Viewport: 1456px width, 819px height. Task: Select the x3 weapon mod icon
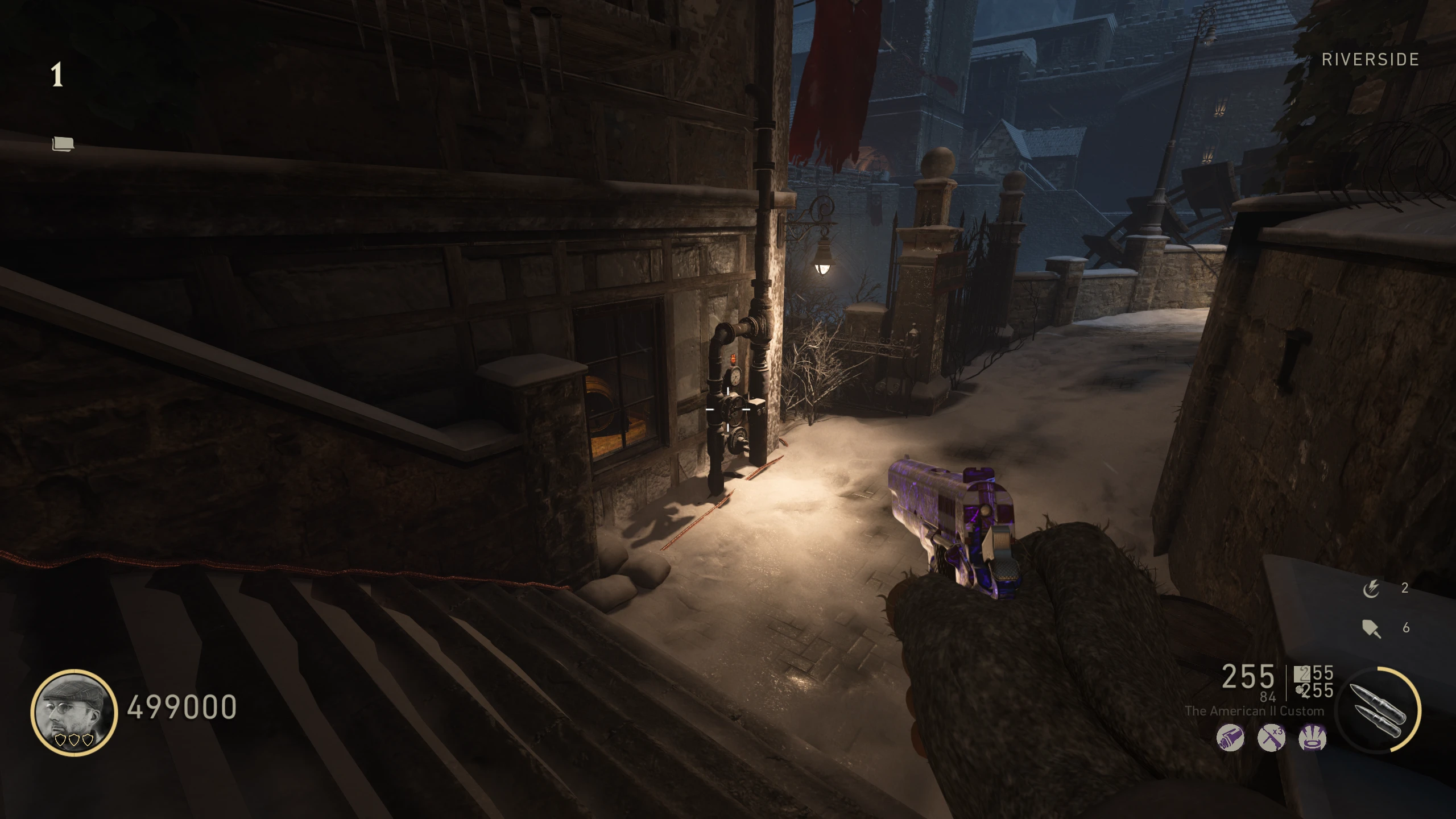point(1271,738)
